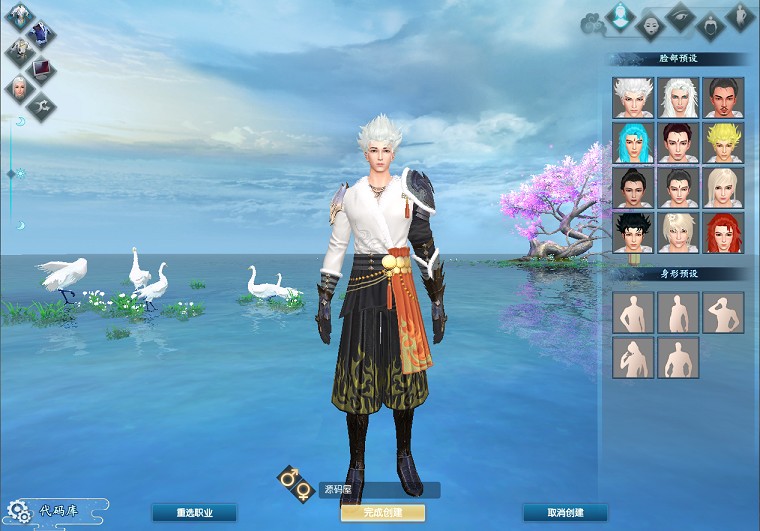Select the red-haired face preset
Viewport: 760px width, 531px height.
pos(723,232)
